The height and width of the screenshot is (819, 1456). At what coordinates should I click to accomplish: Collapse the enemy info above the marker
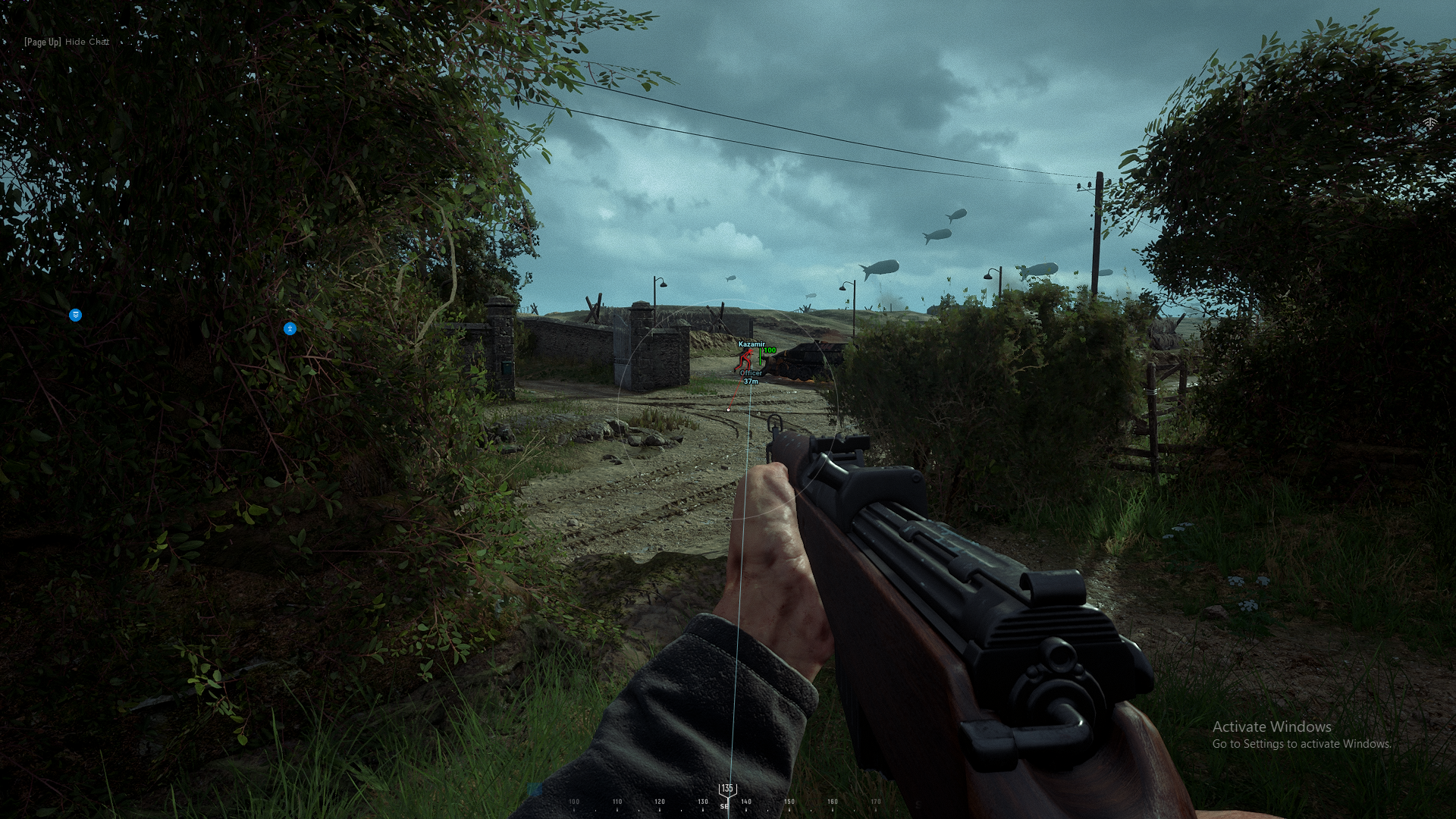point(752,344)
